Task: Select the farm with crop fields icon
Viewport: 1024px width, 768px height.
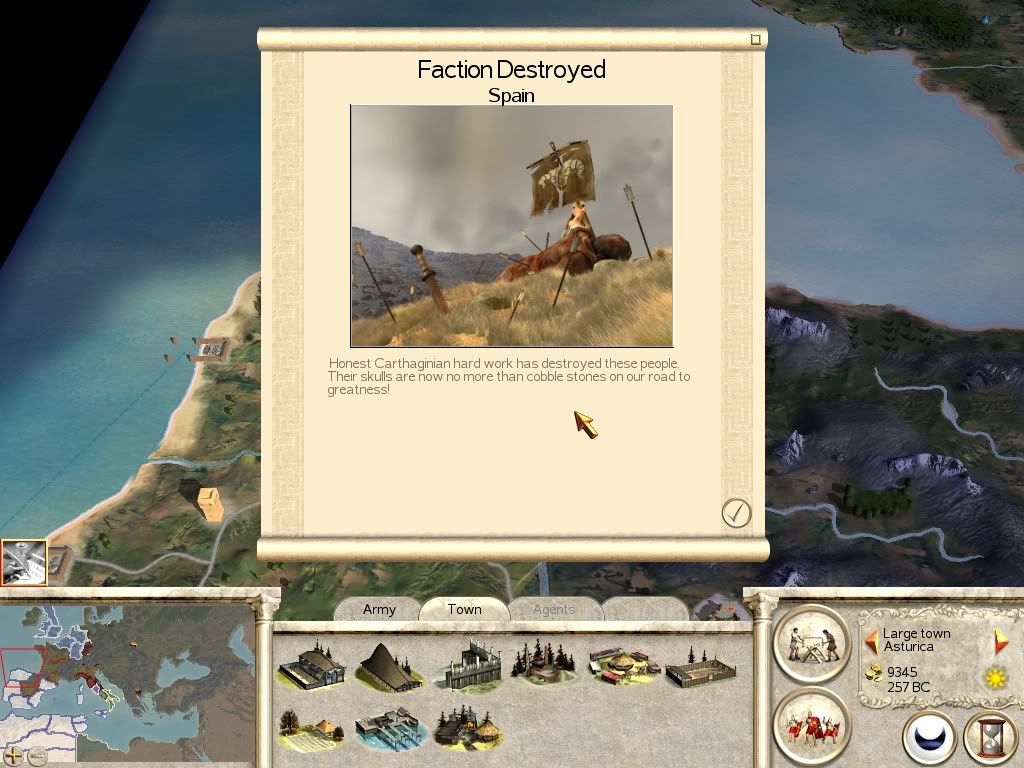Action: tap(311, 730)
